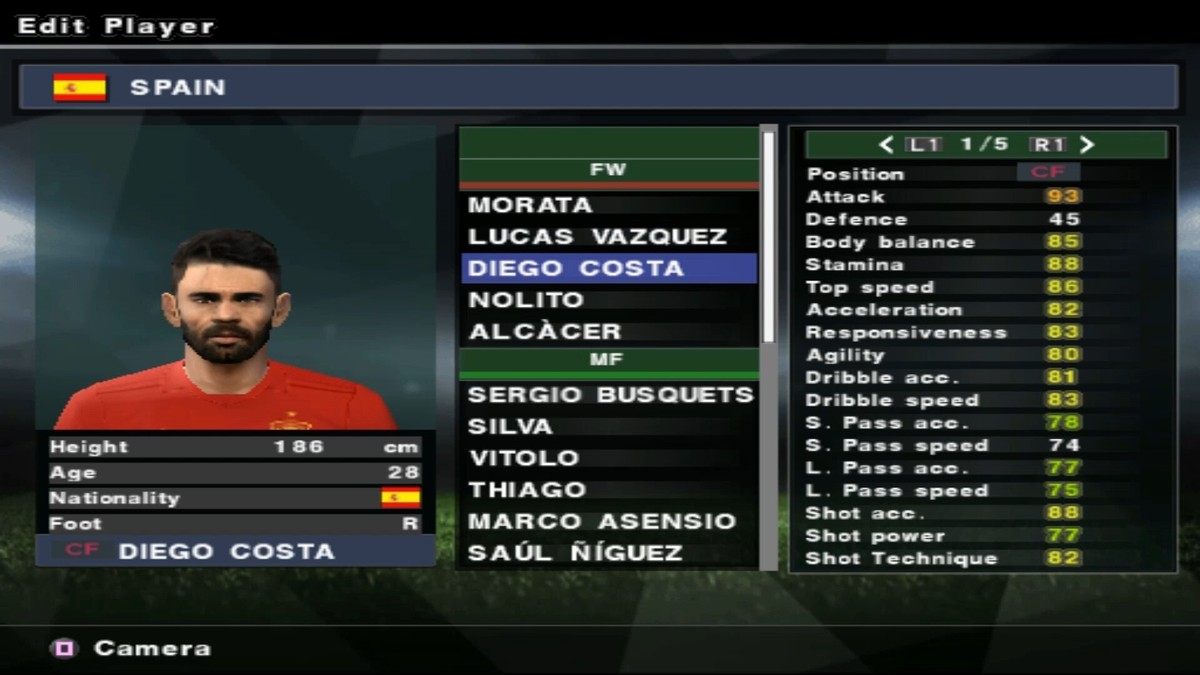1200x675 pixels.
Task: Choose SERGIO BUSQUETS from the midfielders
Action: click(x=608, y=395)
